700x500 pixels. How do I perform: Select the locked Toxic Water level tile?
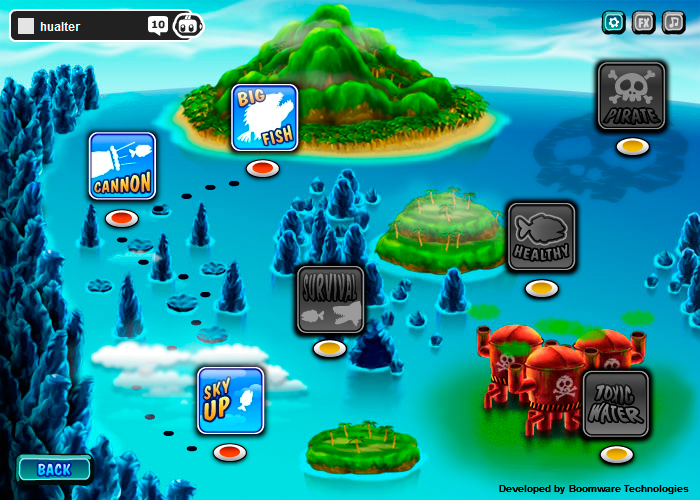coord(616,404)
